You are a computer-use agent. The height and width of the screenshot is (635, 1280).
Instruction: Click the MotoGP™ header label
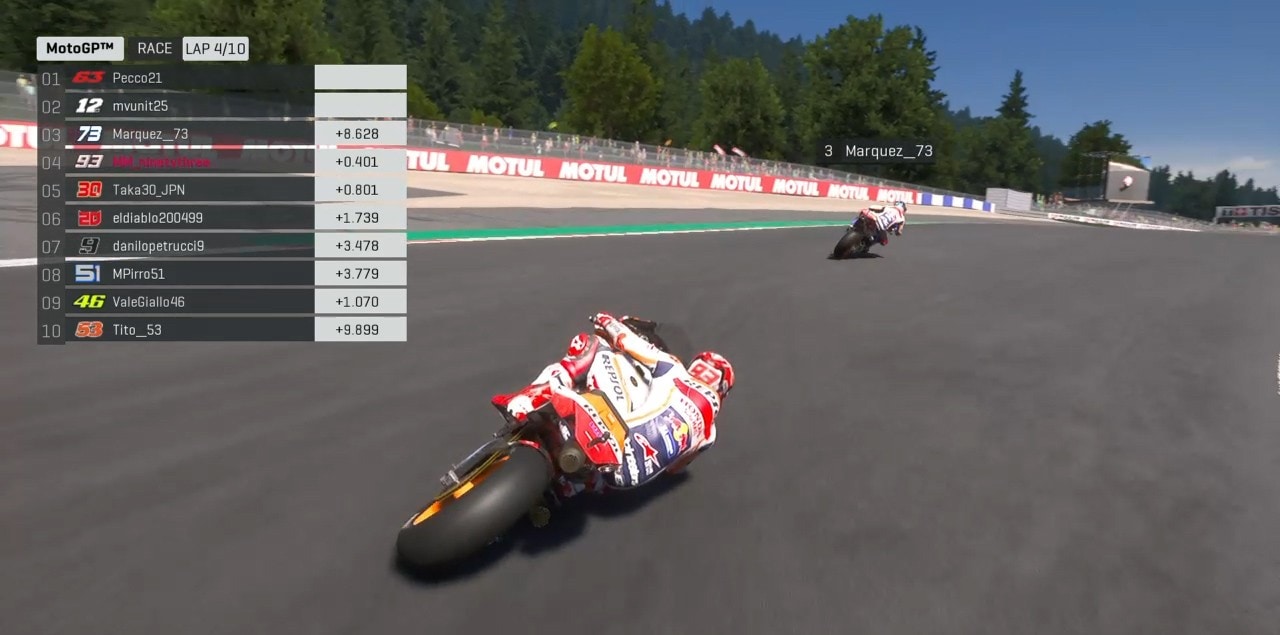click(80, 48)
